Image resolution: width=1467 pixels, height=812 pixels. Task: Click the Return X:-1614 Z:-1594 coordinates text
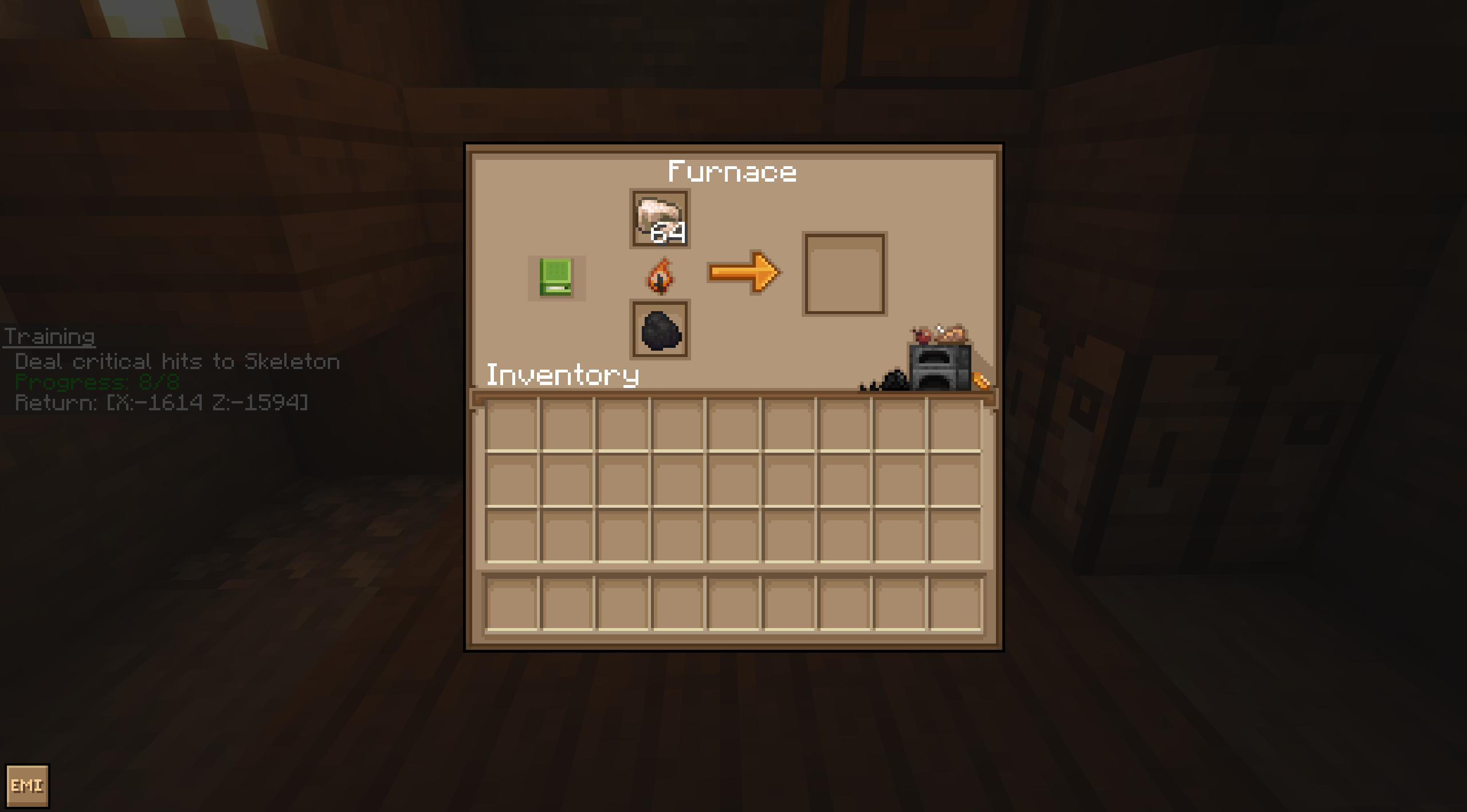point(160,403)
